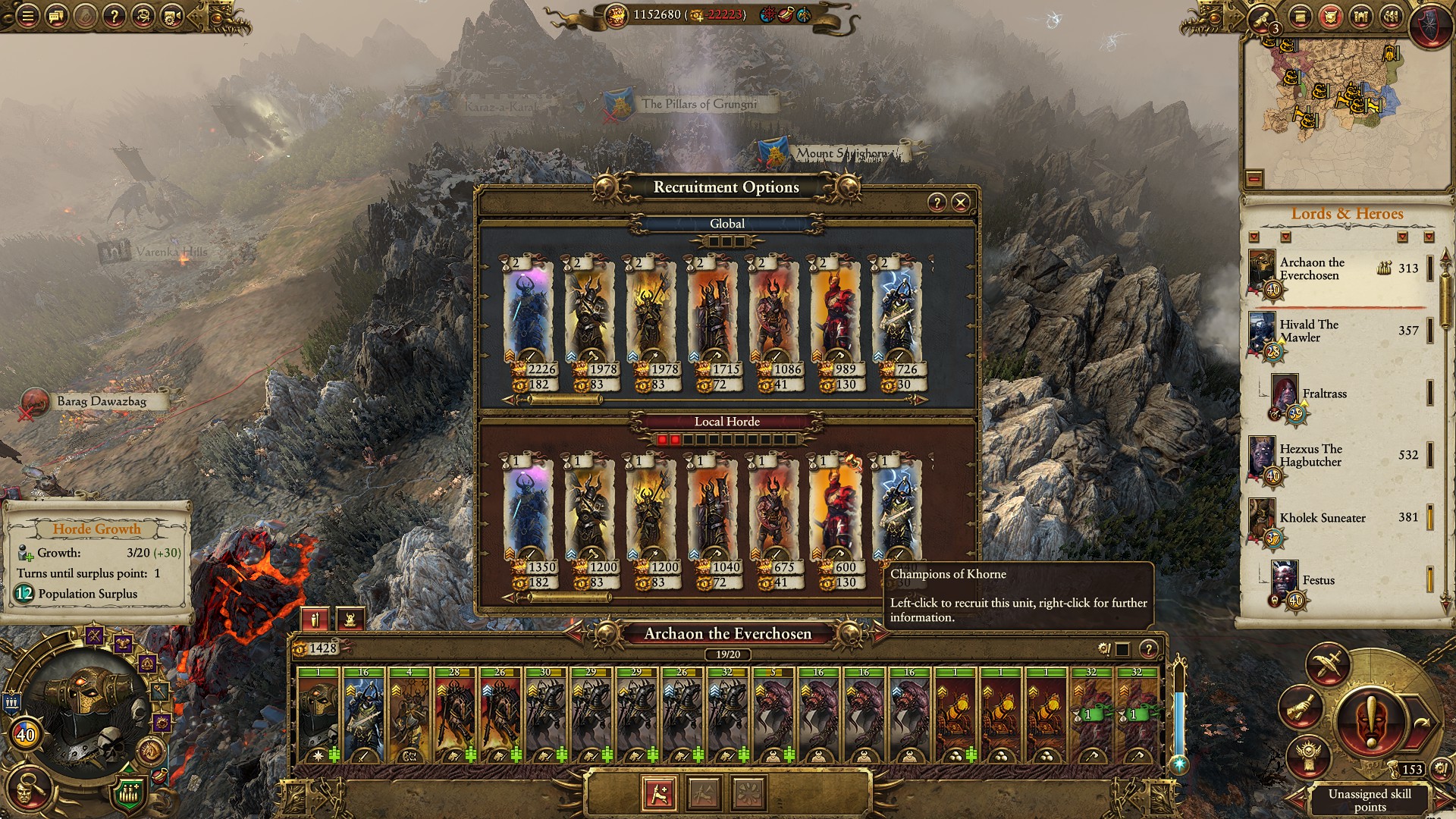Recruit the global unit costing 2226
This screenshot has height=819, width=1456.
pyautogui.click(x=529, y=324)
